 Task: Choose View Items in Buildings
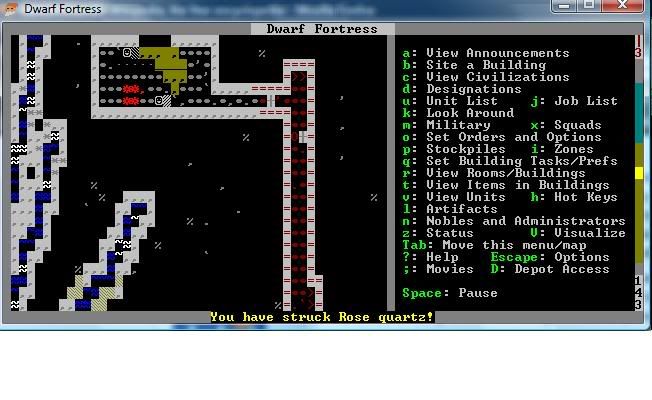tap(517, 185)
